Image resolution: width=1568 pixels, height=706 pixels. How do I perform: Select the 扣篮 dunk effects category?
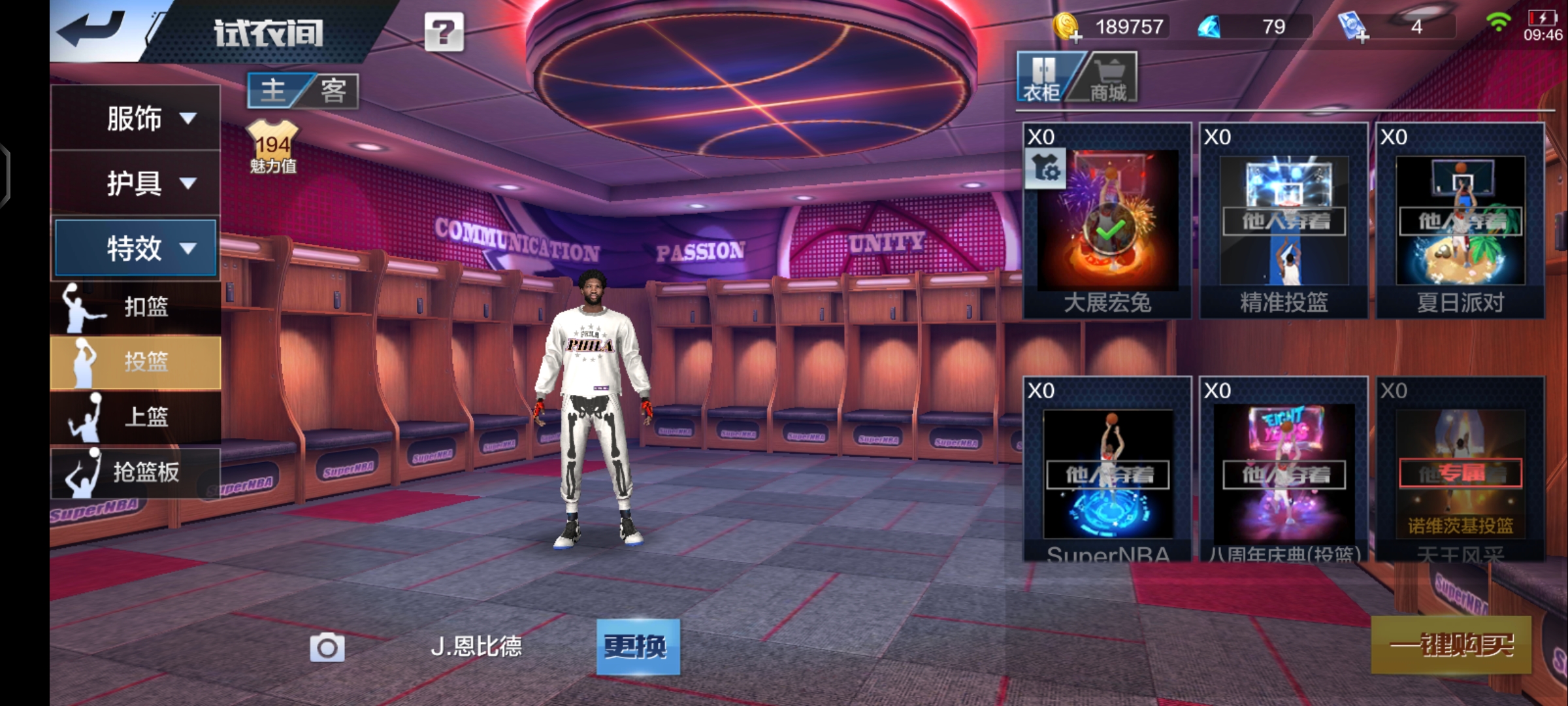135,307
